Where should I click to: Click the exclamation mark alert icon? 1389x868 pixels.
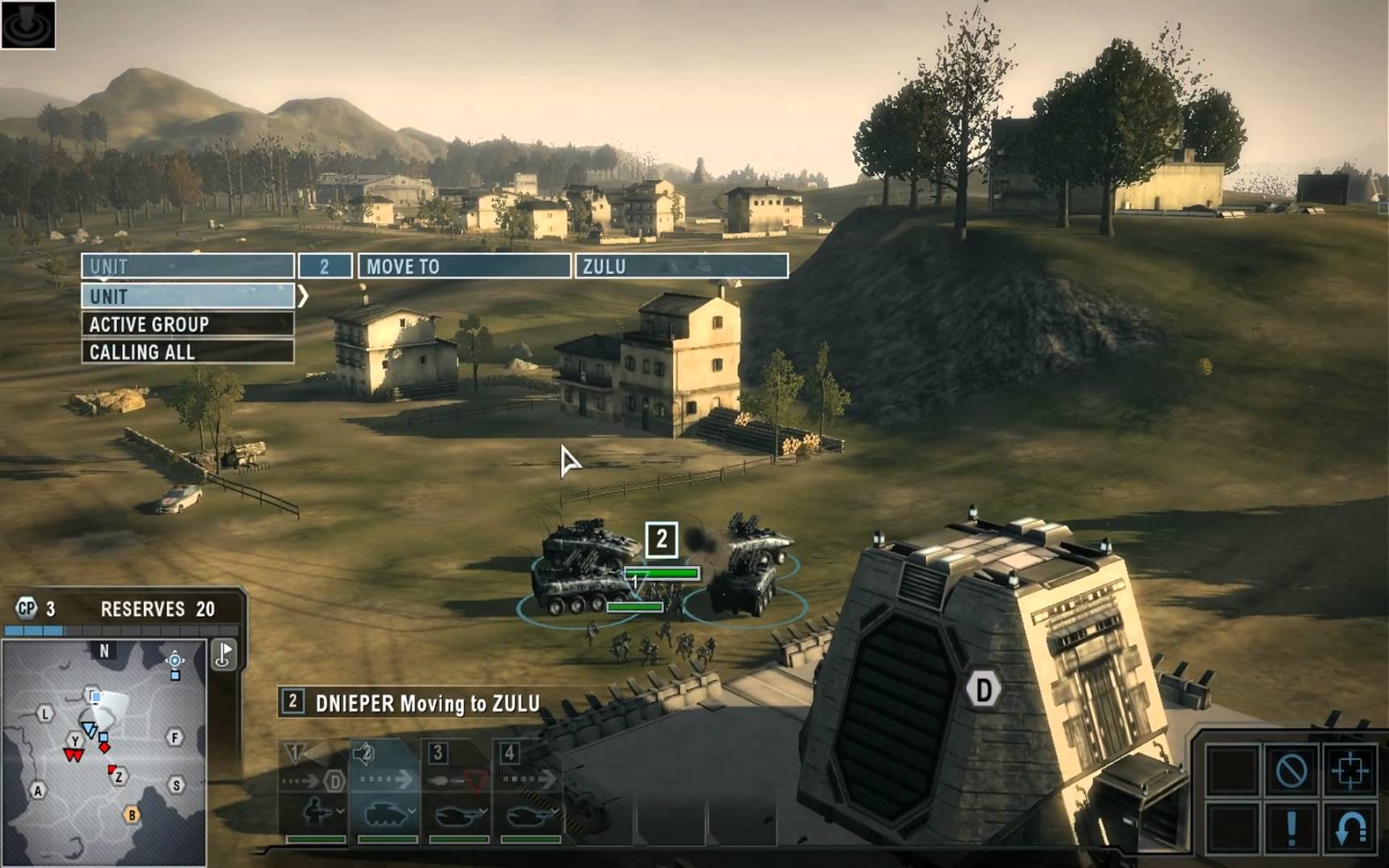coord(1291,828)
